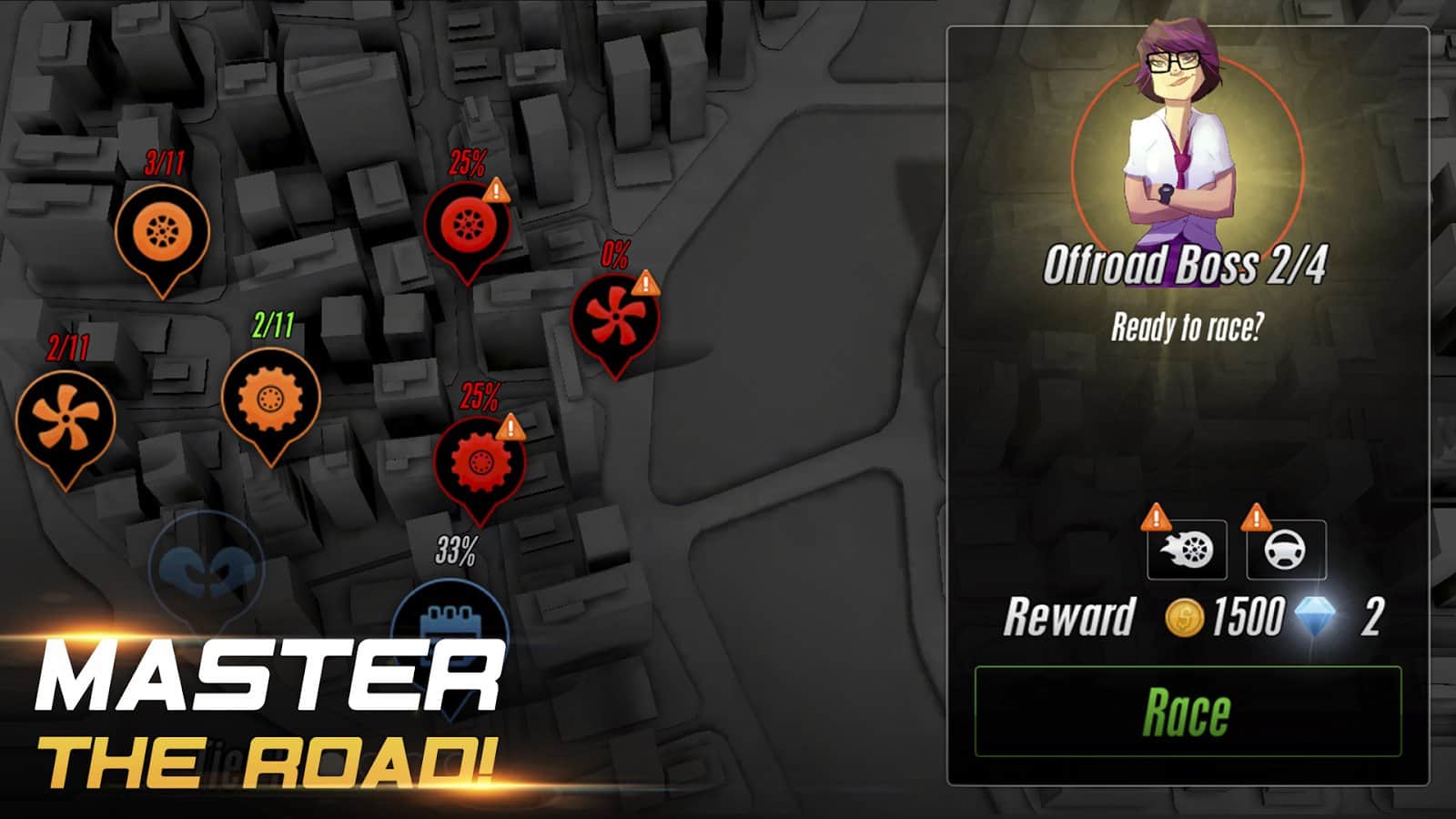1456x819 pixels.
Task: Select the orange wheel marker labeled 3/11
Action: 162,232
